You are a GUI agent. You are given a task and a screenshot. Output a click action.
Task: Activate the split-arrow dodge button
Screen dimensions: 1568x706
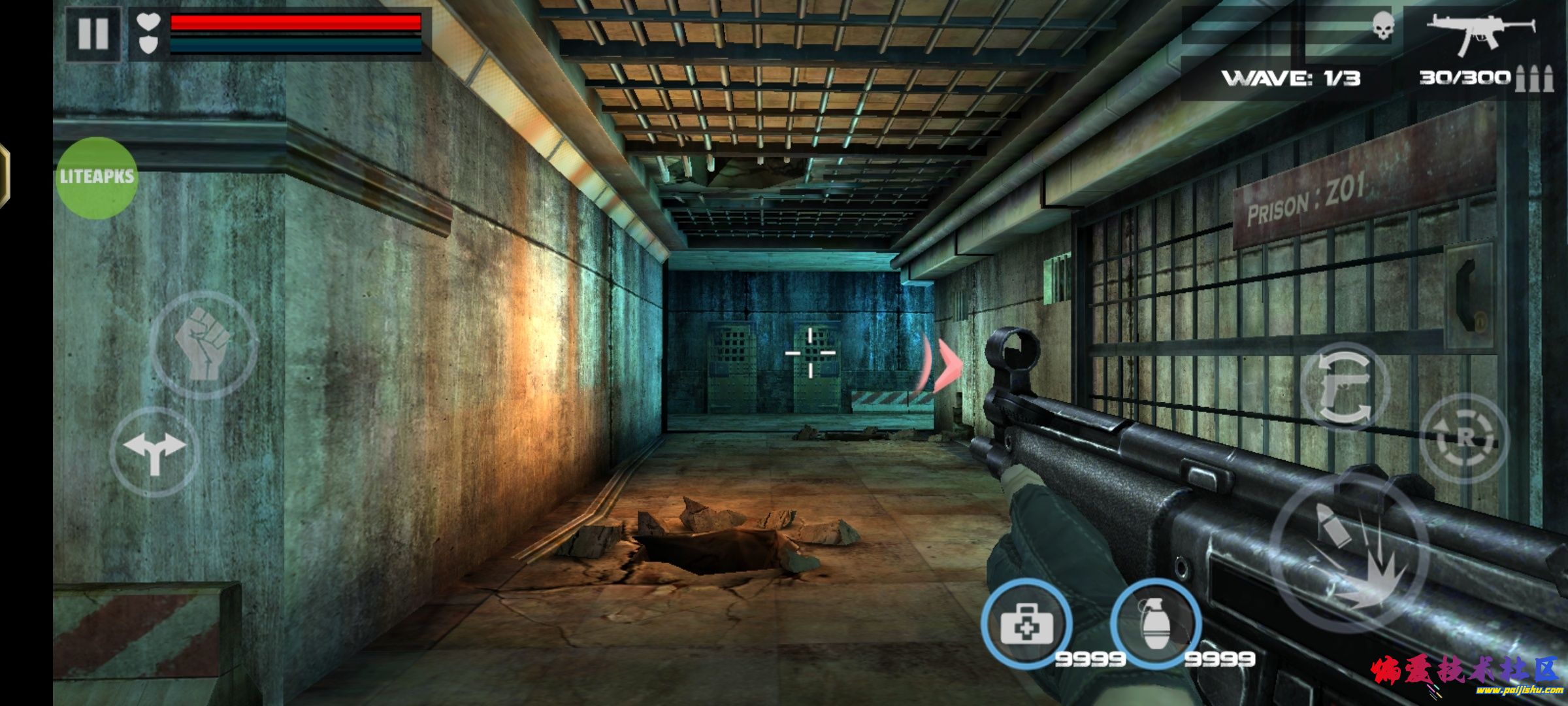(x=155, y=451)
